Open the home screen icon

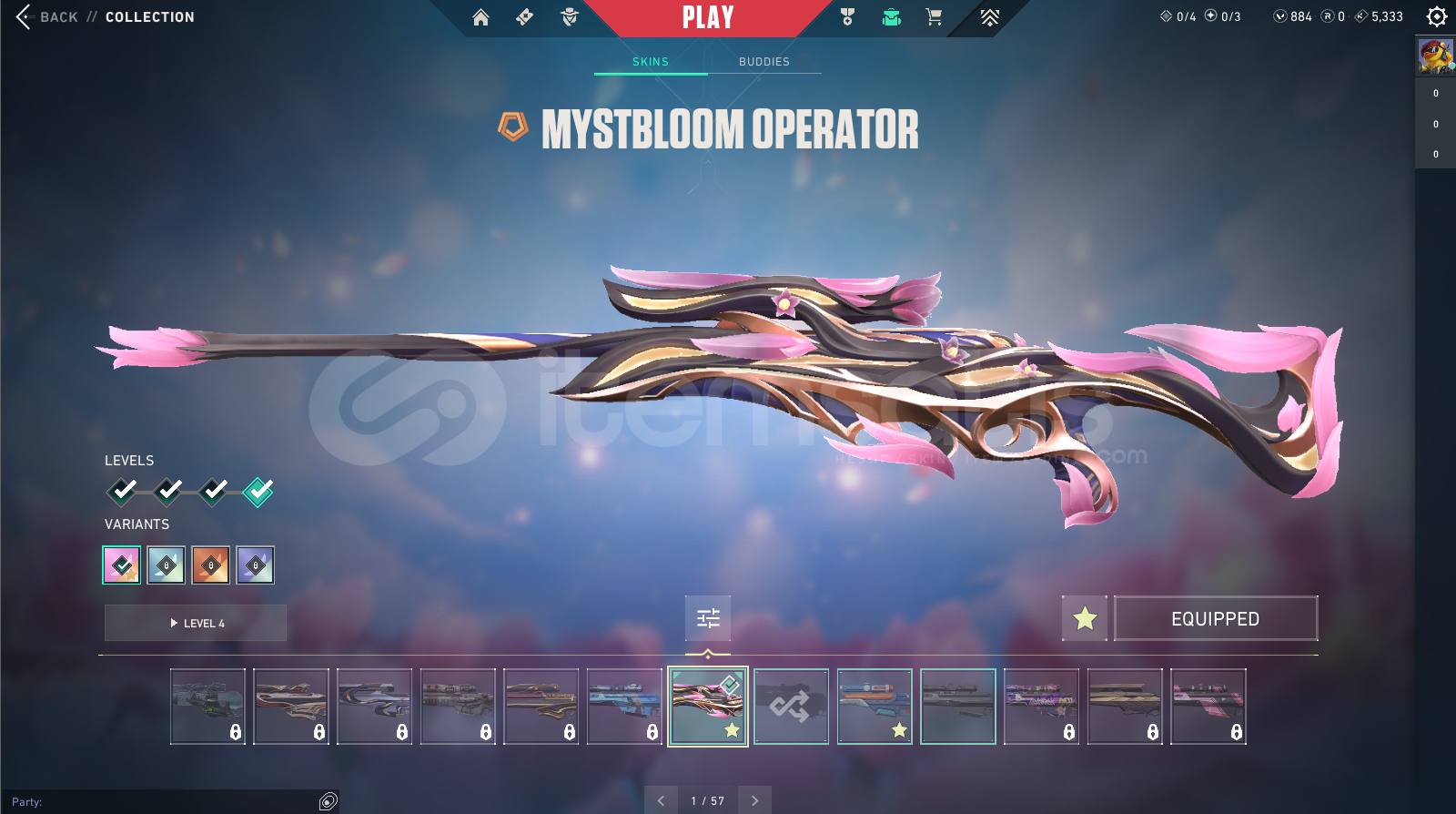click(480, 17)
